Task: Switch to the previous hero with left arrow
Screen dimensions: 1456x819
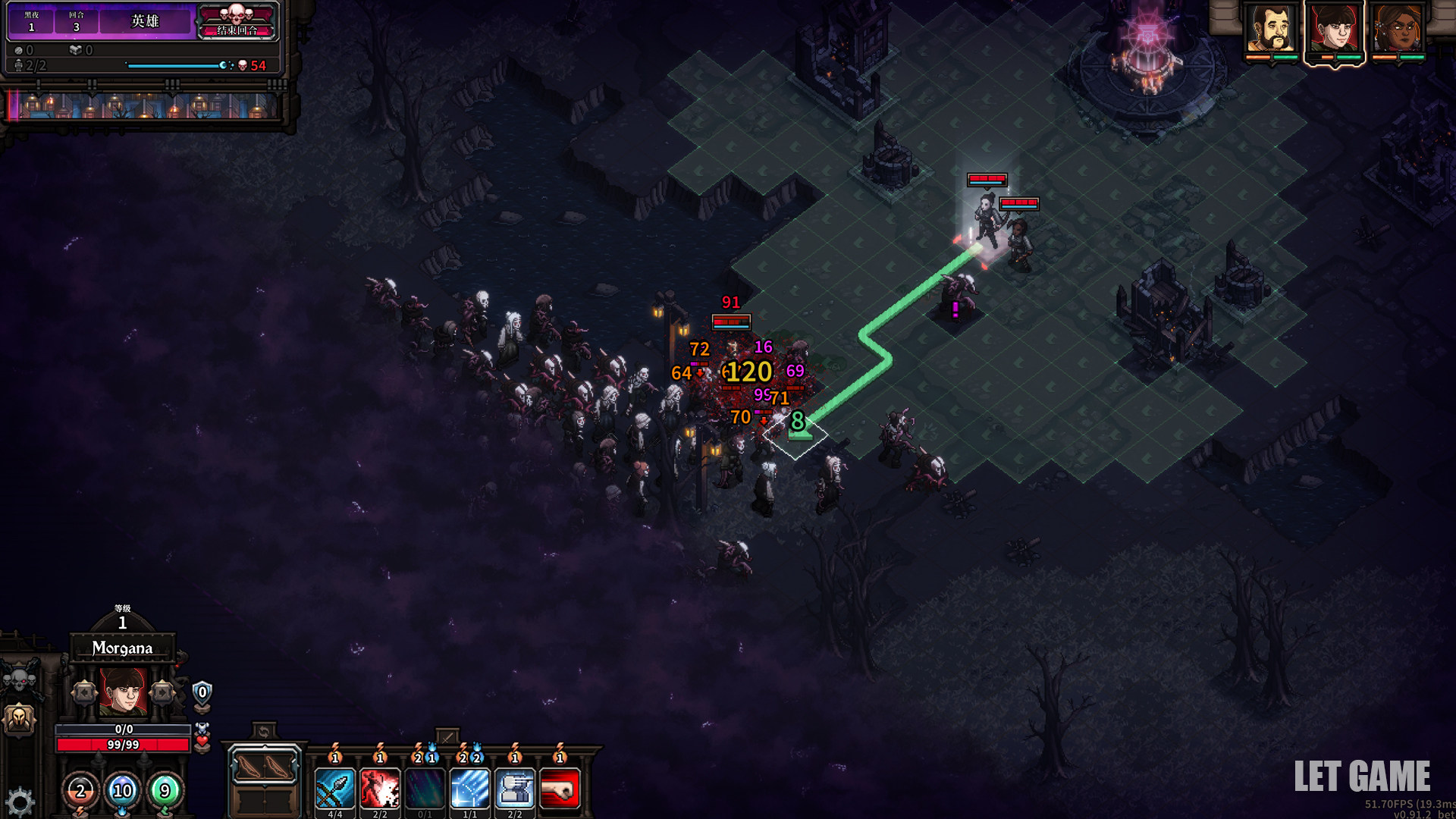Action: [x=85, y=692]
